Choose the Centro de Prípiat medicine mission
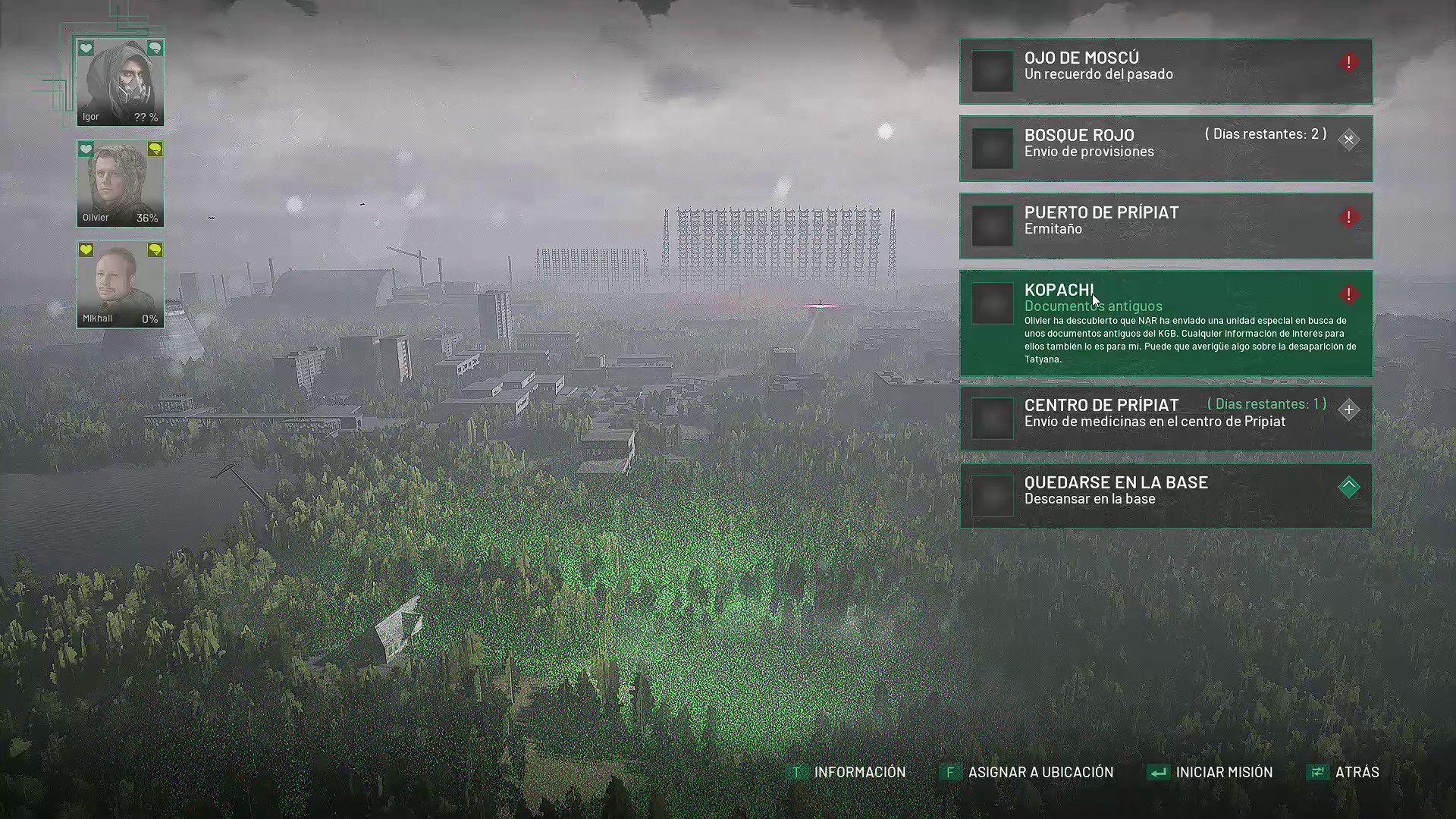This screenshot has width=1456, height=819. pos(1166,419)
